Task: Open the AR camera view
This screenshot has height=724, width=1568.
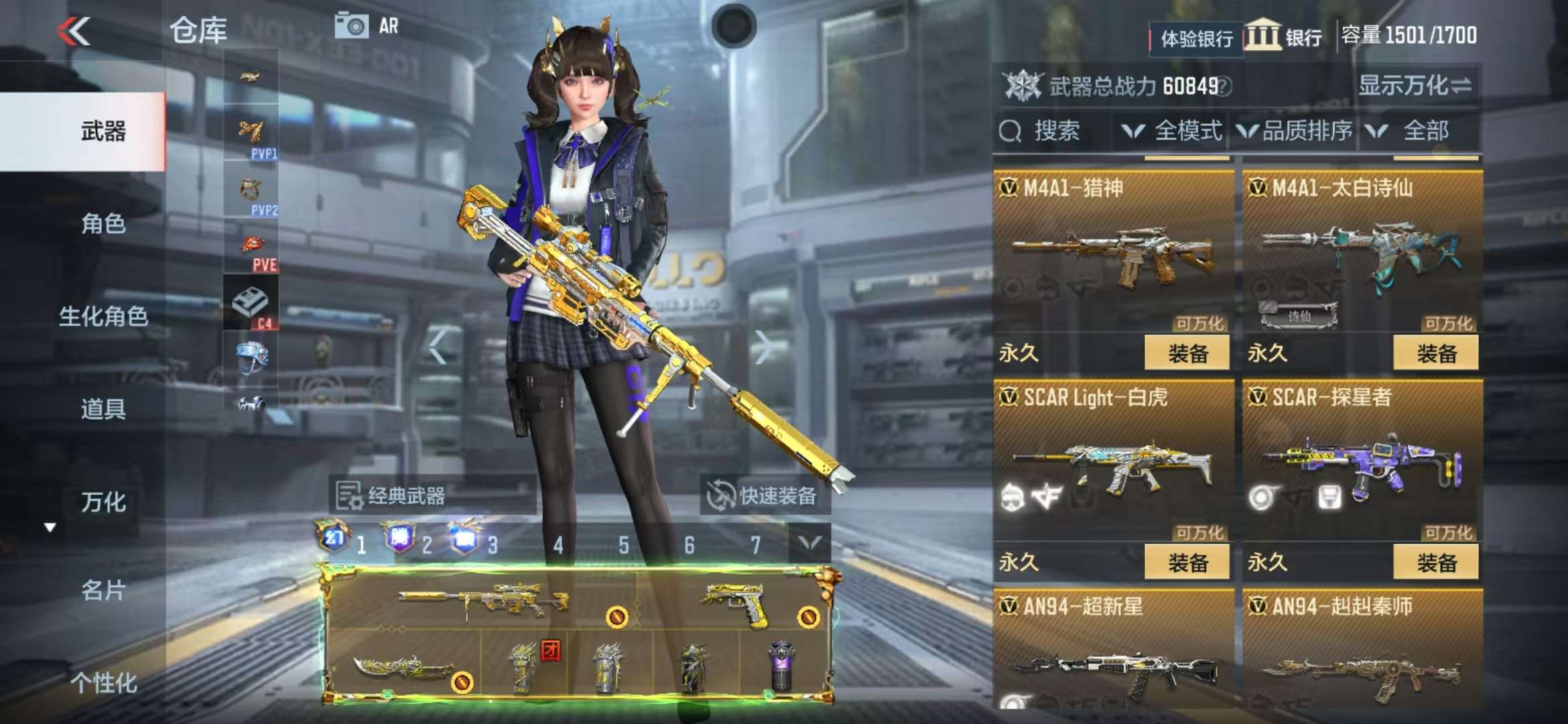Action: coord(367,26)
